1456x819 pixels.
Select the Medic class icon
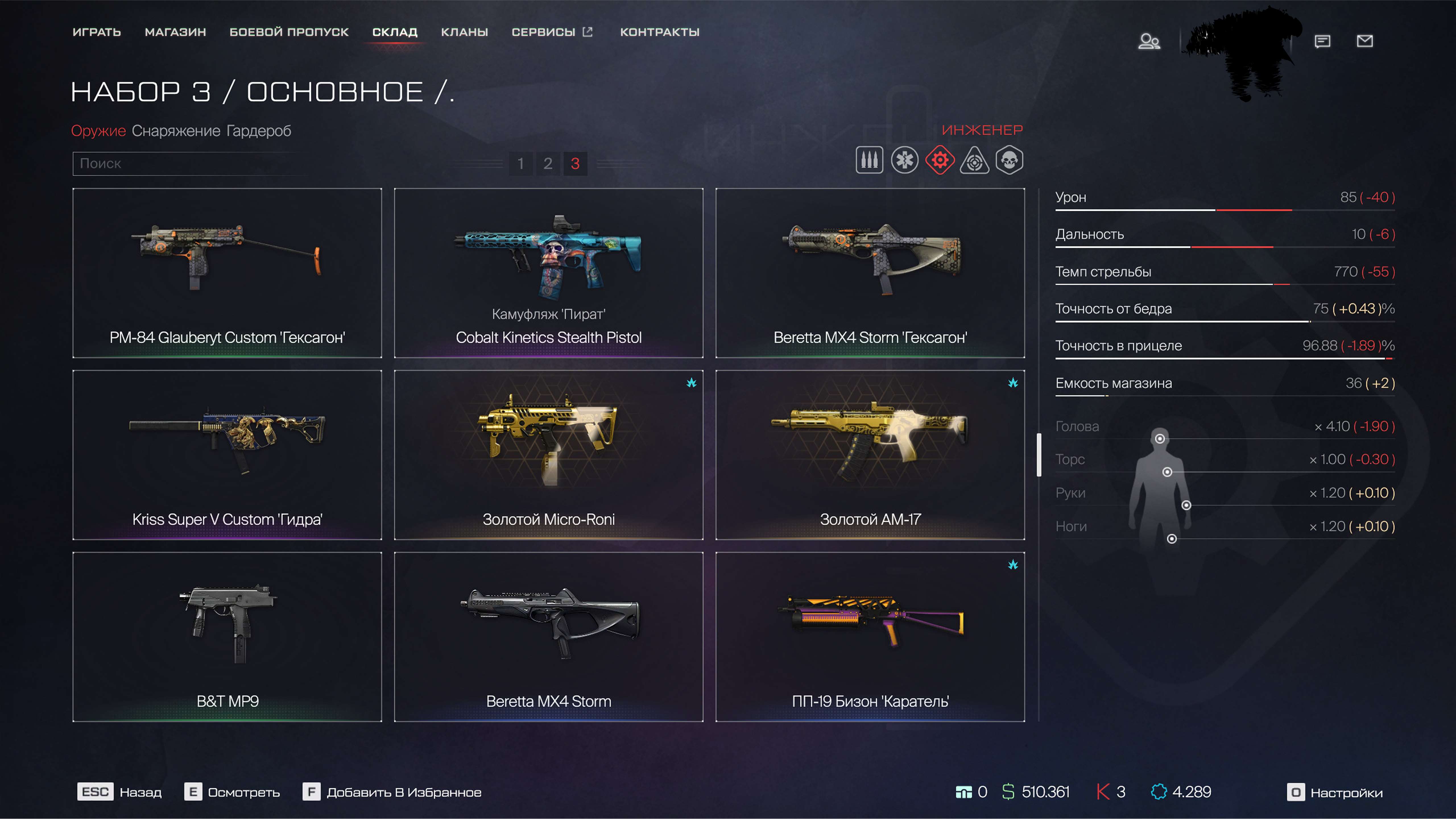(x=904, y=160)
